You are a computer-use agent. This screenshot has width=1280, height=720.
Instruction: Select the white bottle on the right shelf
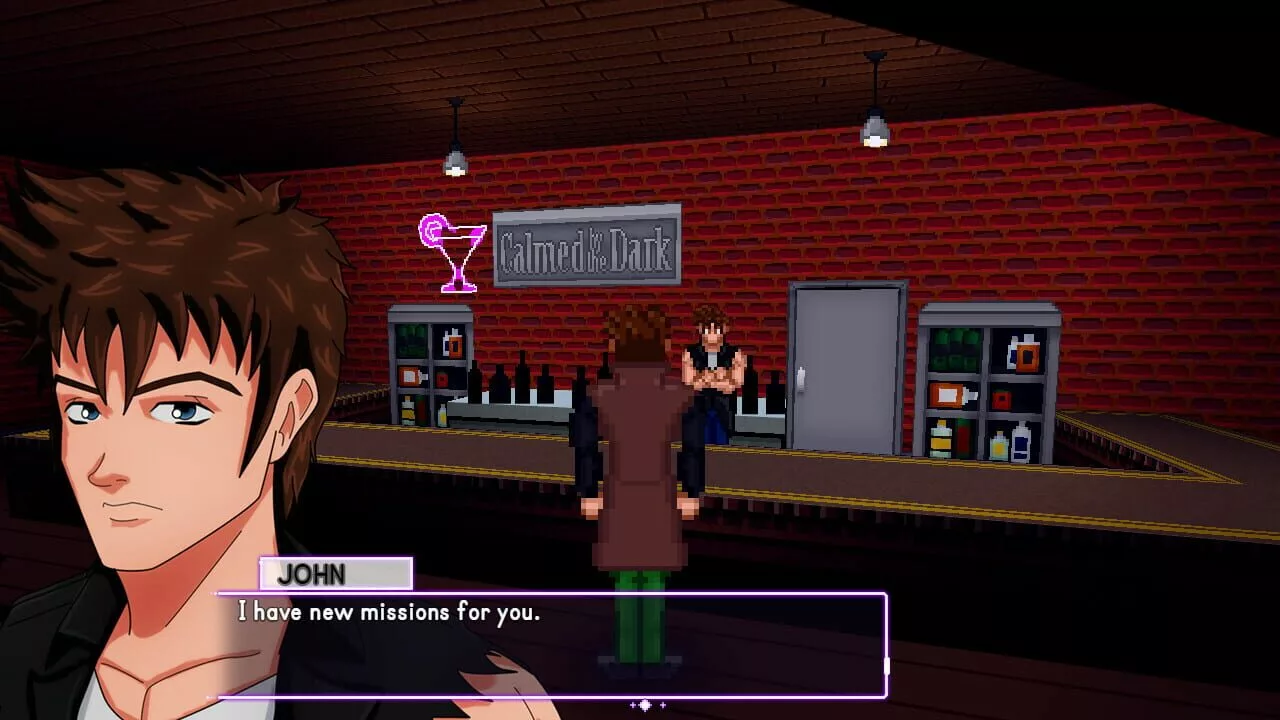pyautogui.click(x=1022, y=445)
